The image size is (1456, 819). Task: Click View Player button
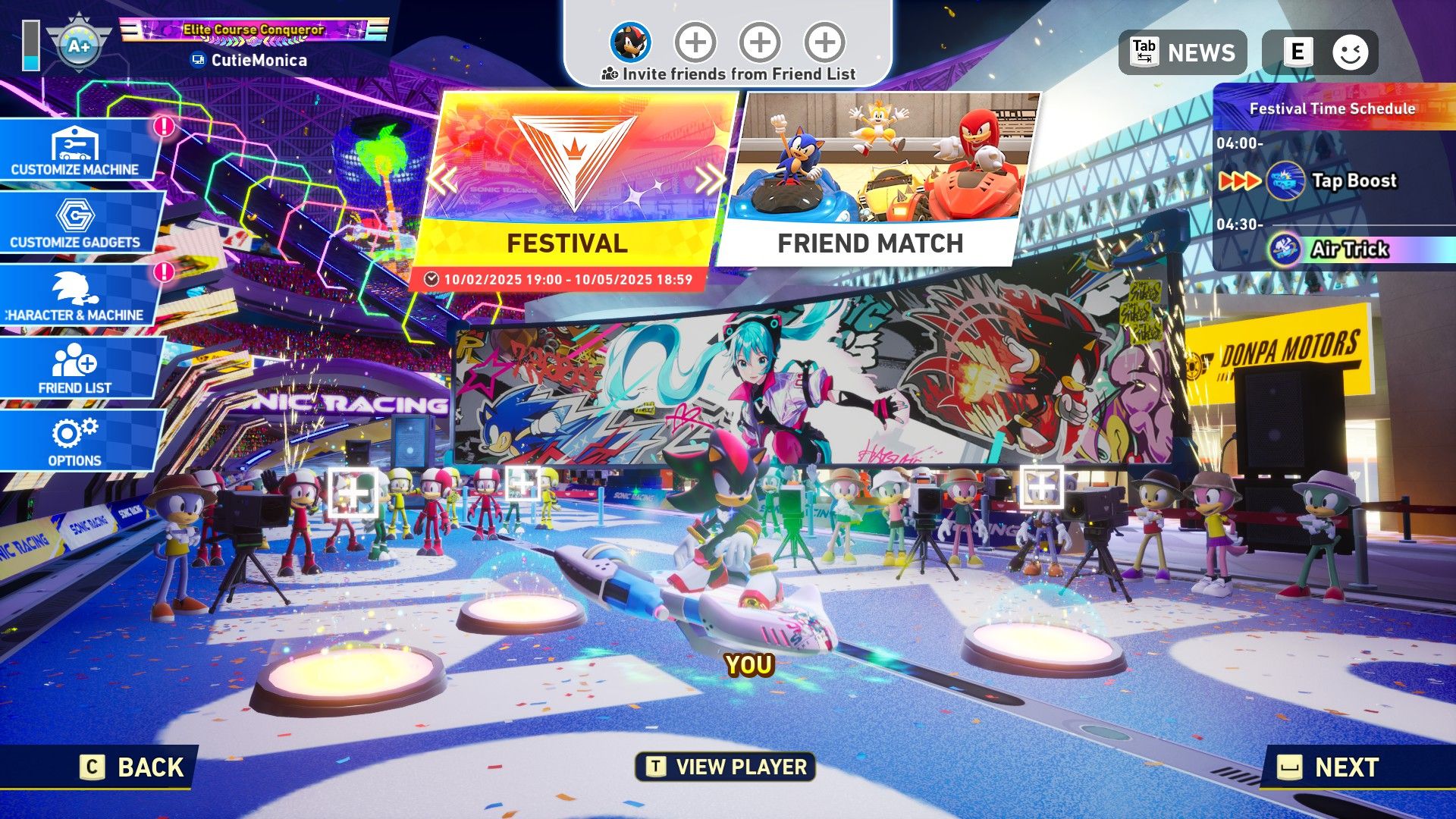[x=726, y=767]
